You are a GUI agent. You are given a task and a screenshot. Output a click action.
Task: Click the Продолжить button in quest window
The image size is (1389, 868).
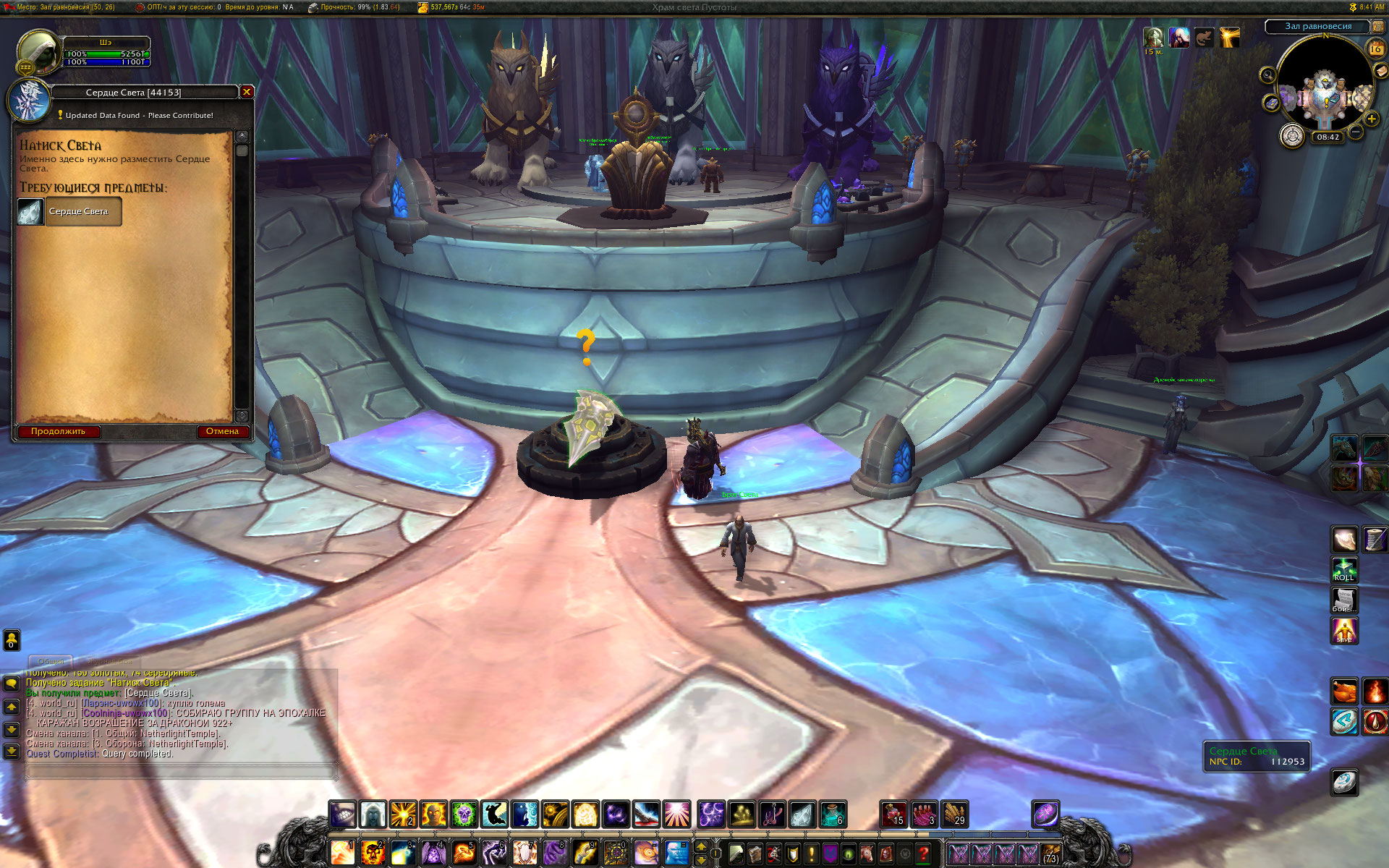58,432
